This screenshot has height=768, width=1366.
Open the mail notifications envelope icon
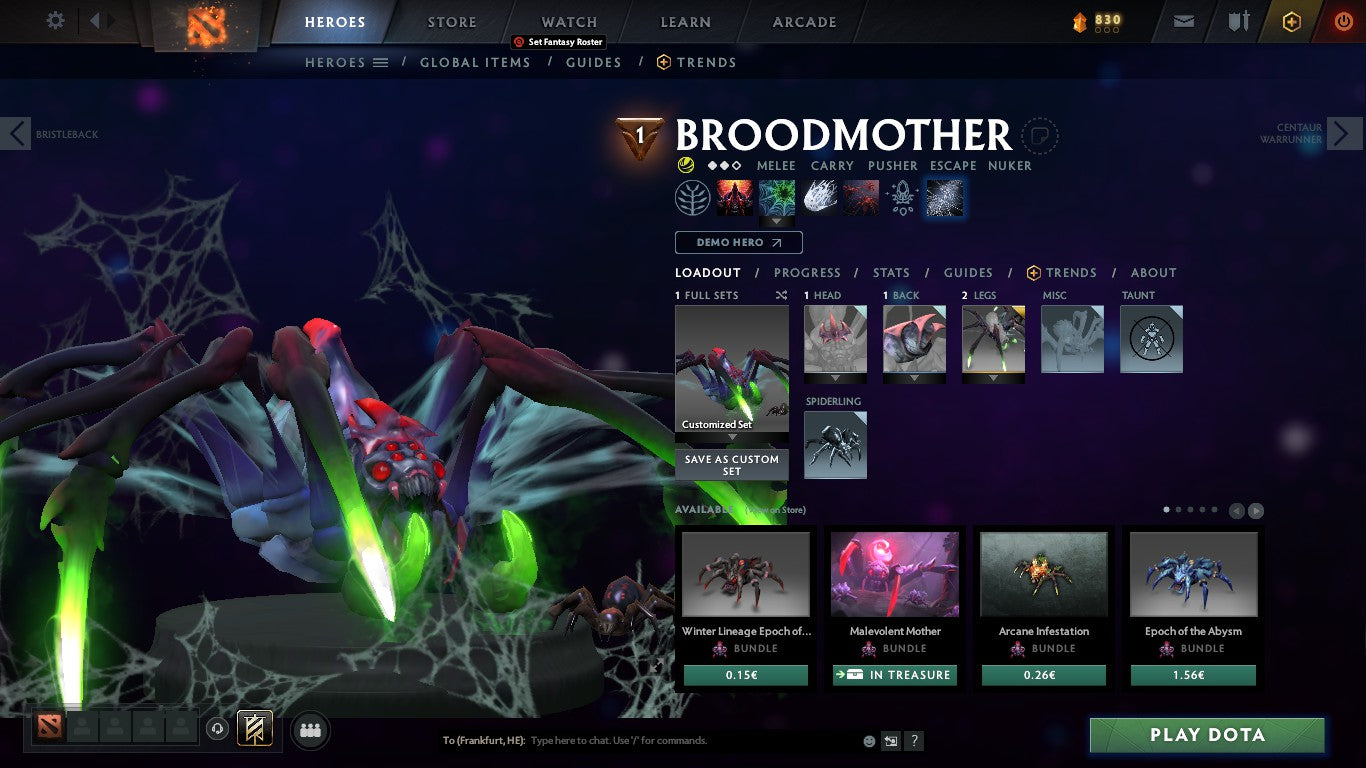pos(1183,21)
